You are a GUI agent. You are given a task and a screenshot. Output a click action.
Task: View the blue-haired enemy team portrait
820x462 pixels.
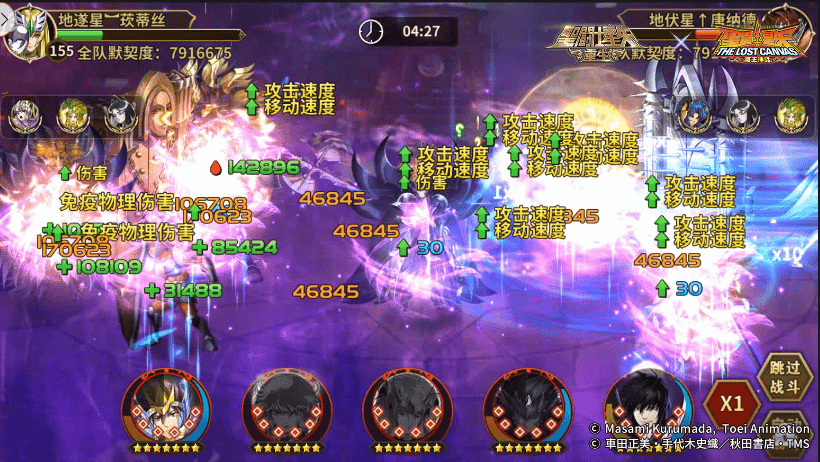pyautogui.click(x=694, y=115)
